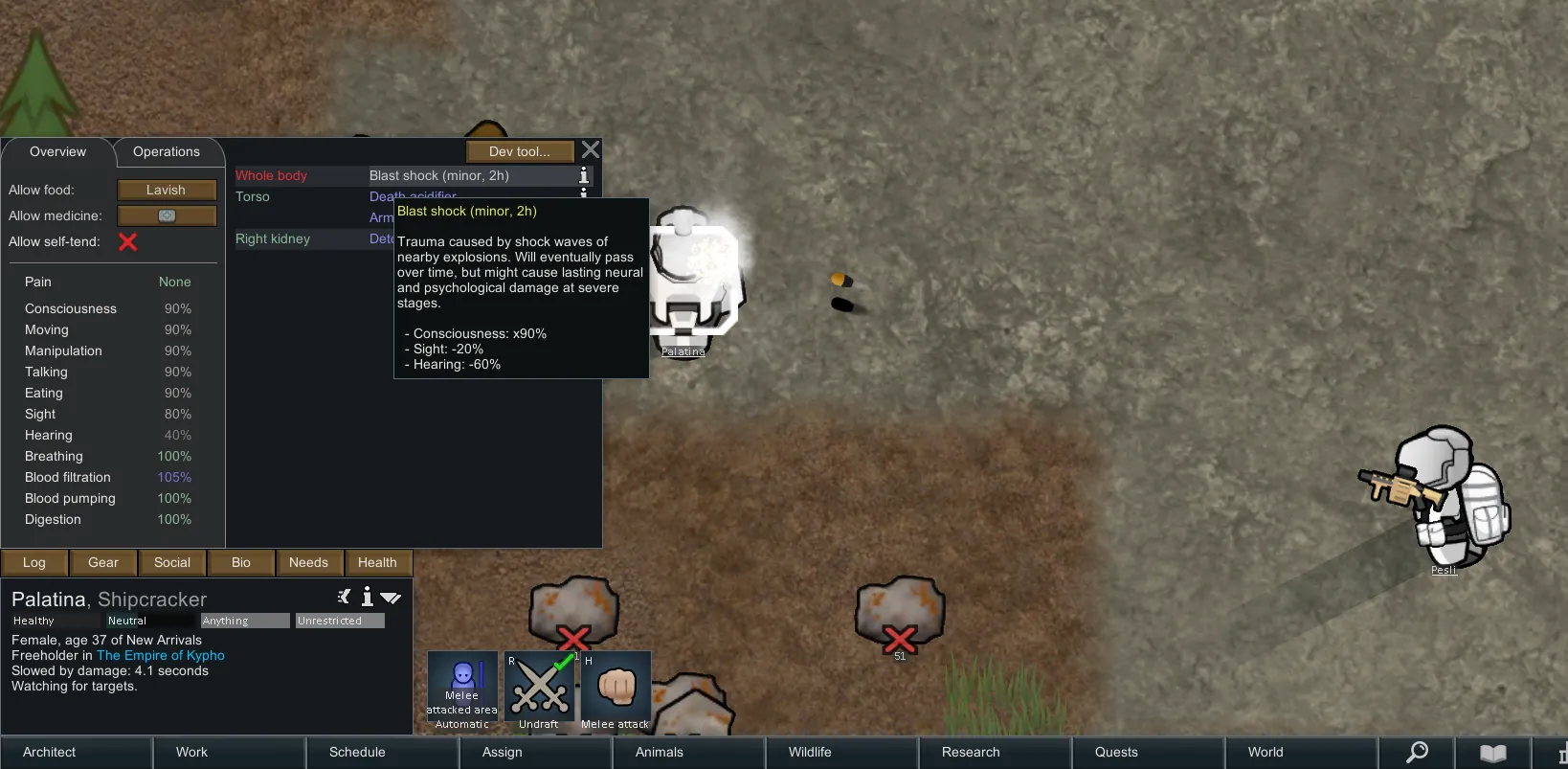This screenshot has width=1568, height=769.
Task: Select the Blast shock hediff row
Action: click(x=439, y=176)
